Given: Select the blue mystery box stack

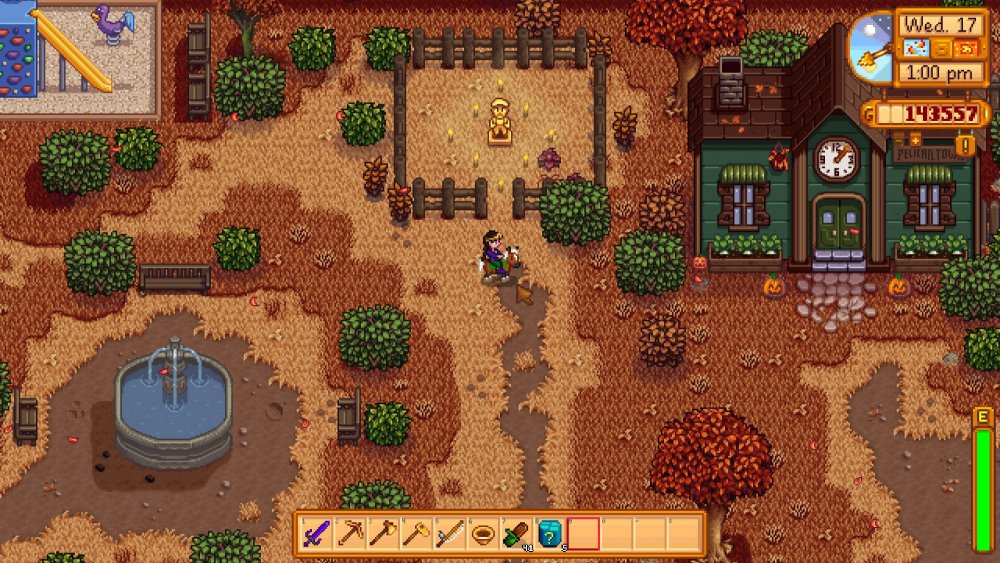Looking at the screenshot, I should [550, 533].
